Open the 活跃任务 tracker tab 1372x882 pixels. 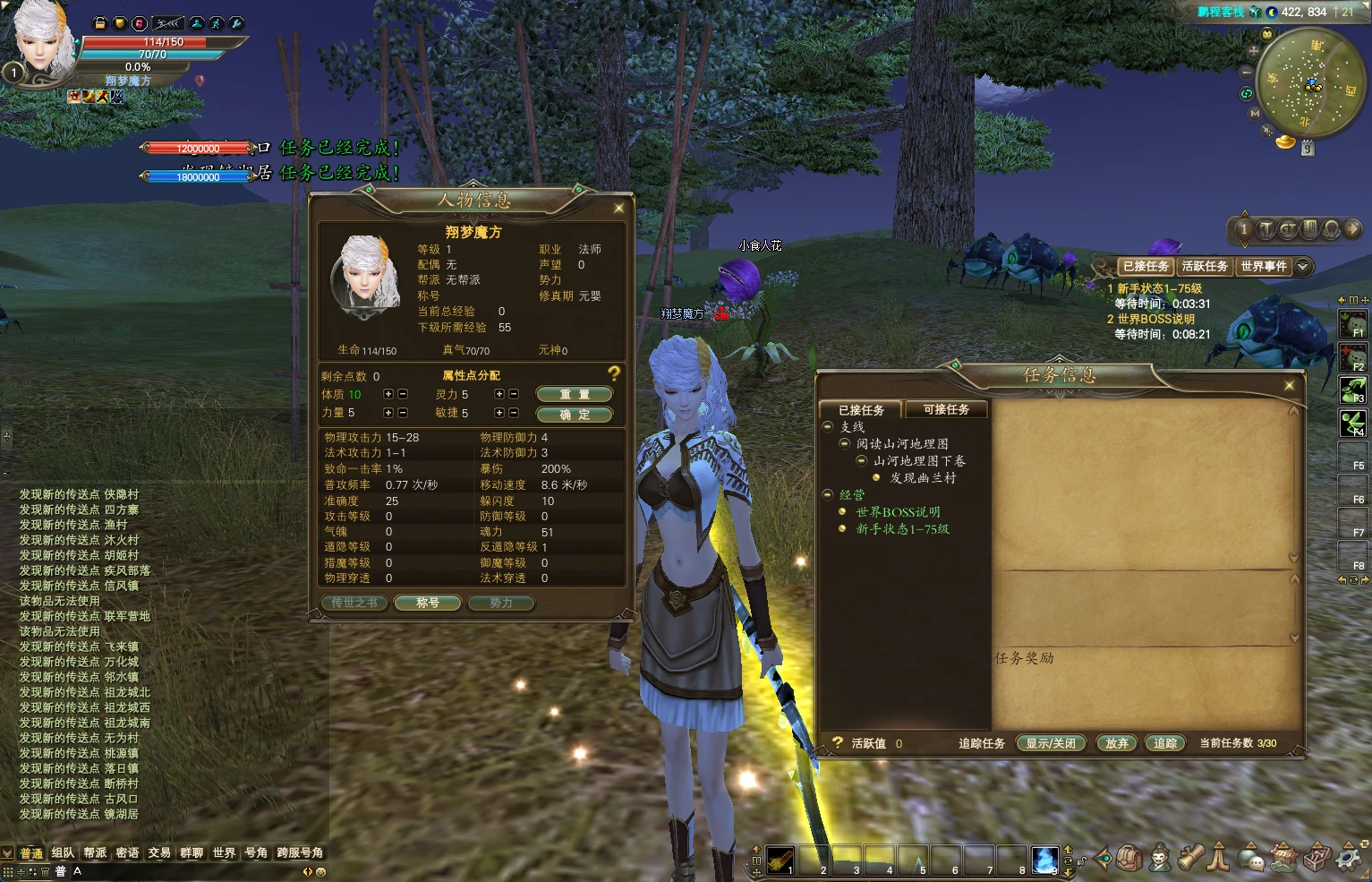[1204, 266]
